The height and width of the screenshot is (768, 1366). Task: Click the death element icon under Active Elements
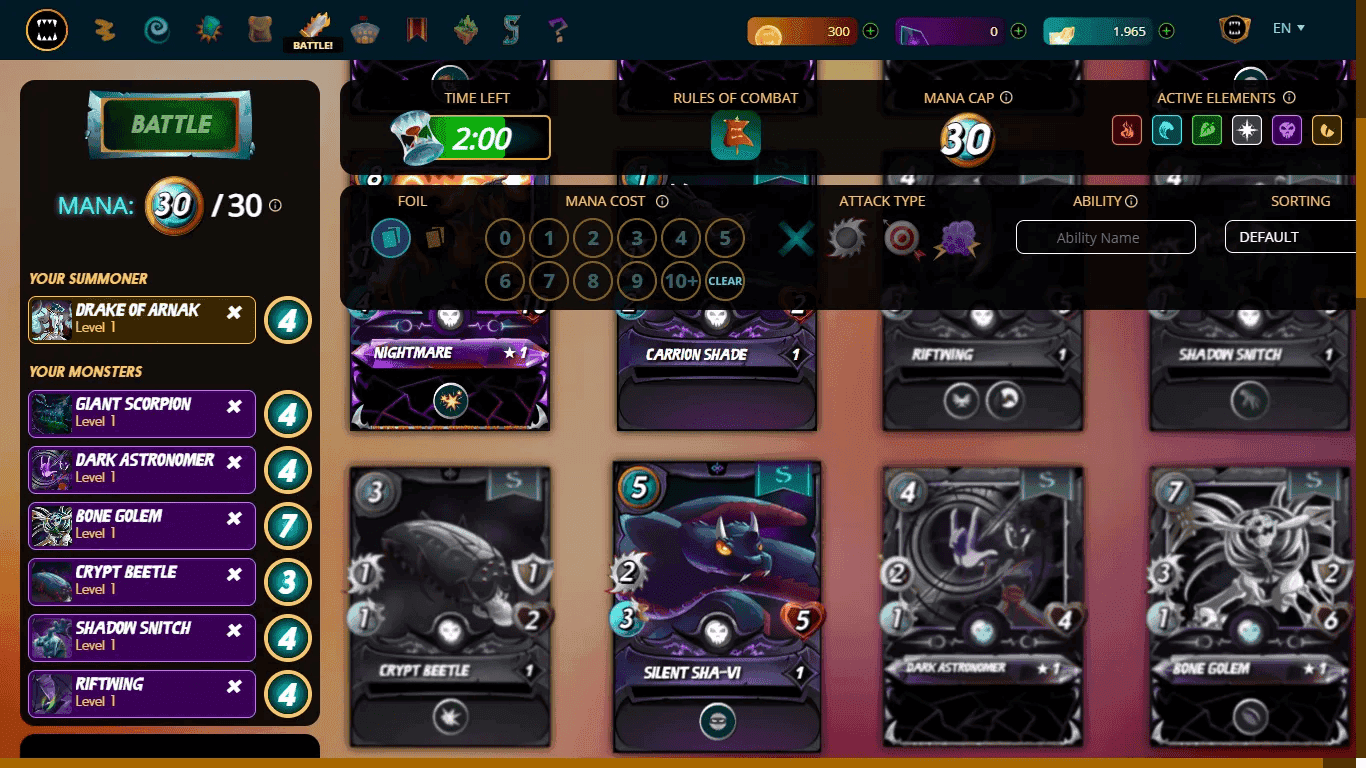(x=1287, y=130)
